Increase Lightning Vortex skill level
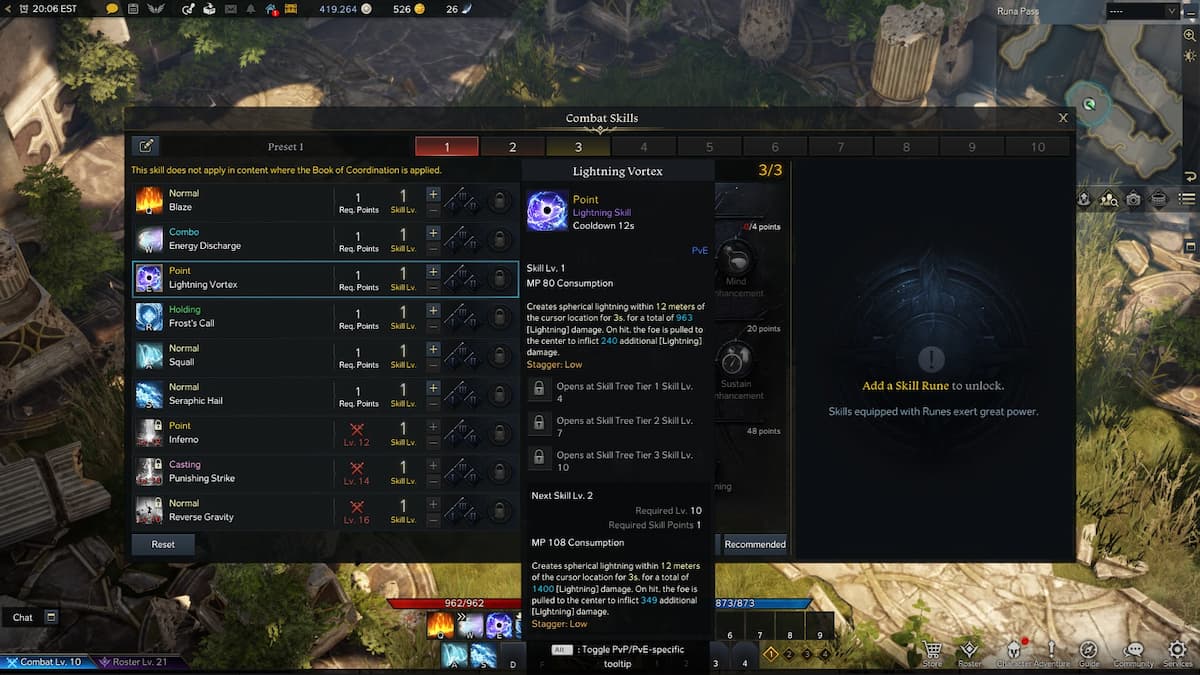 (433, 271)
